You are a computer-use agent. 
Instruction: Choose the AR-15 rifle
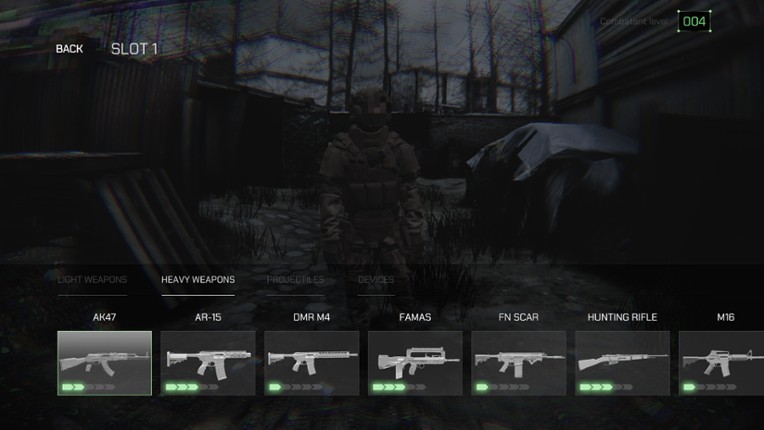click(x=208, y=363)
